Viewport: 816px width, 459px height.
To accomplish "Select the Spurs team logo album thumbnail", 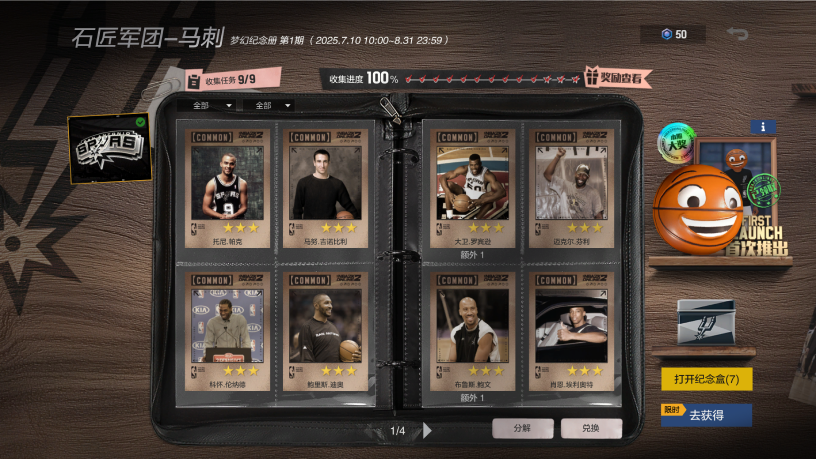I will click(x=110, y=150).
